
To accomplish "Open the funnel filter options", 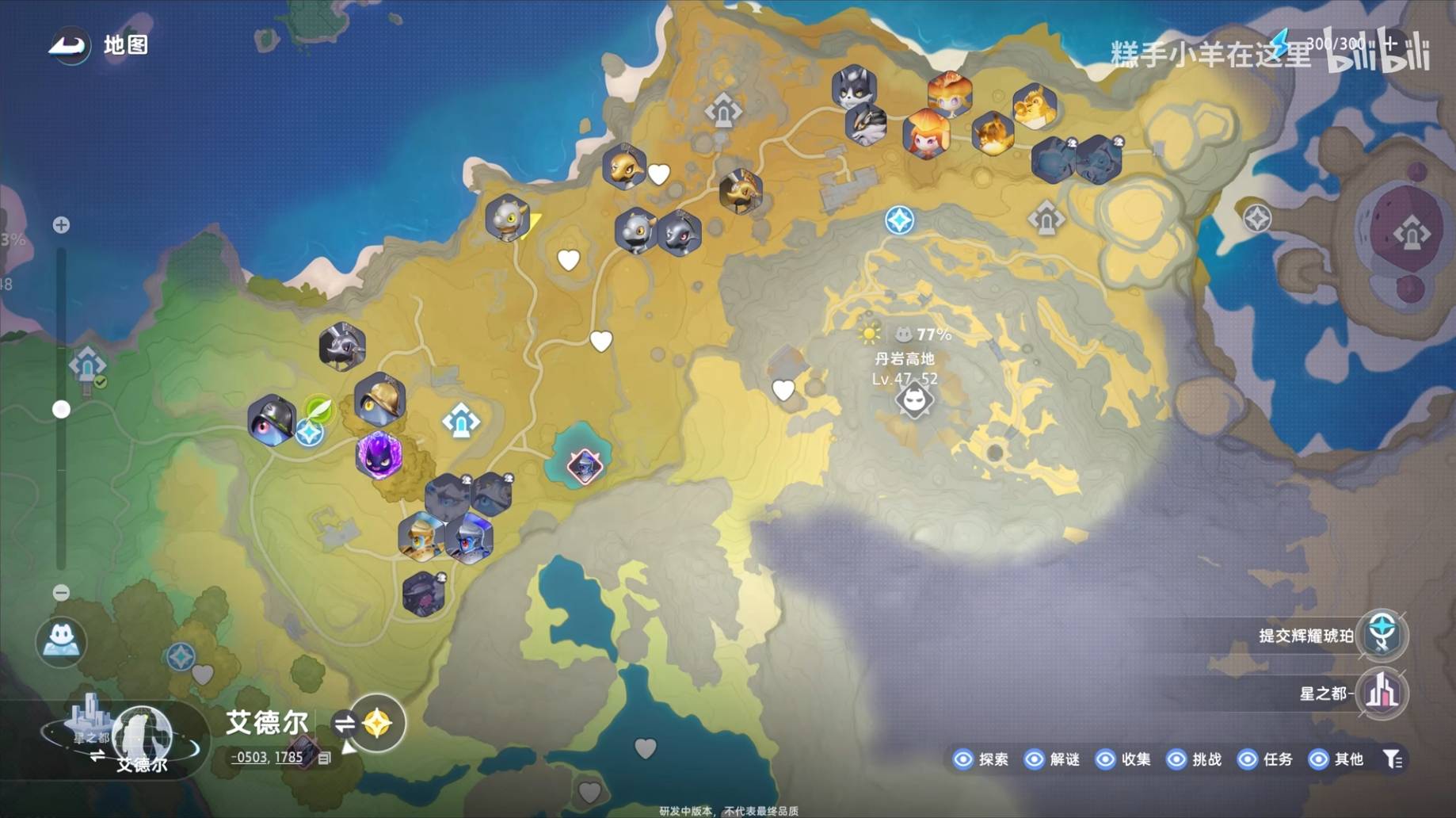I will (1393, 759).
